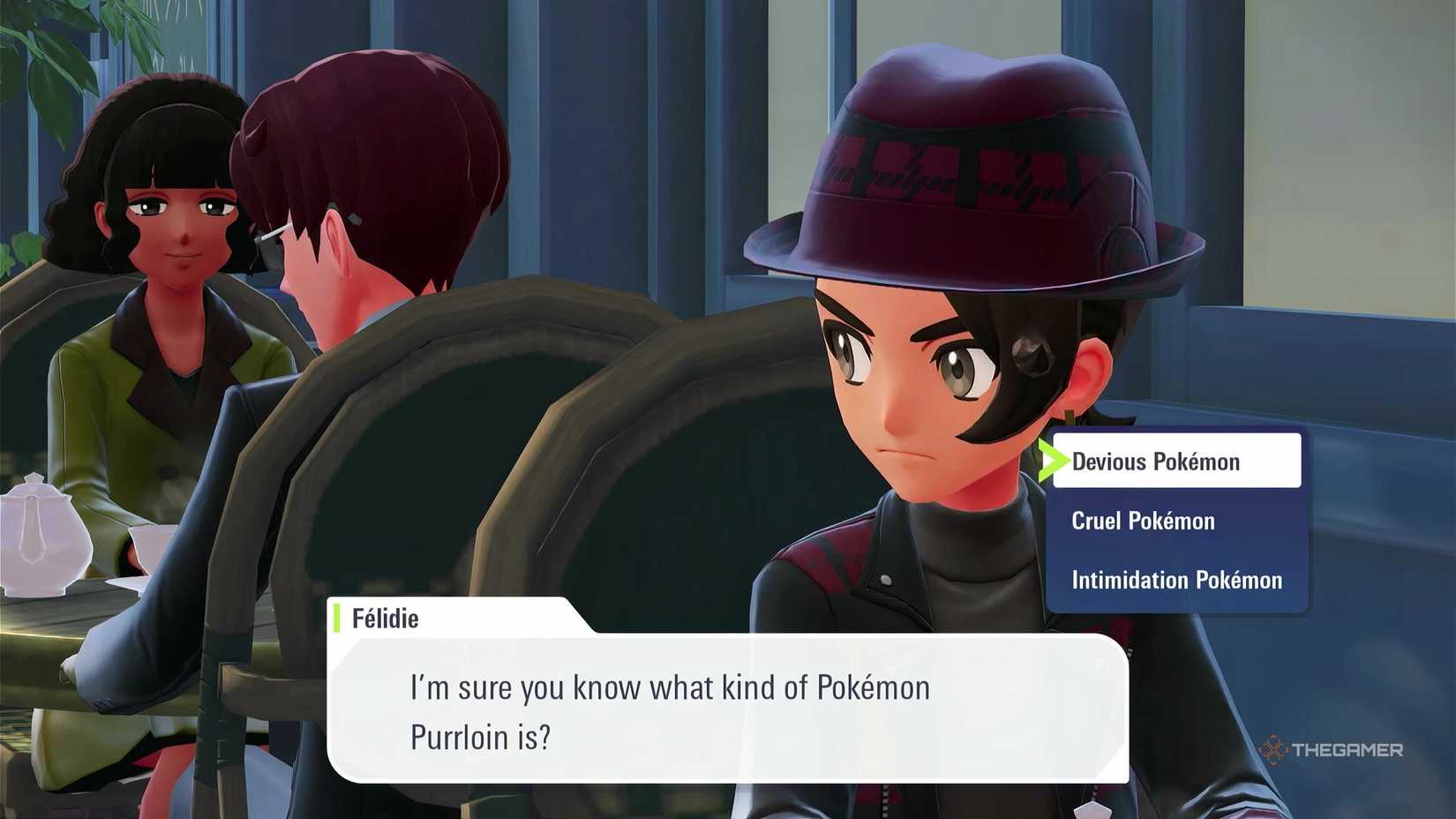The image size is (1456, 819).
Task: Click the word "Purrloin" in the dialogue
Action: (x=466, y=738)
